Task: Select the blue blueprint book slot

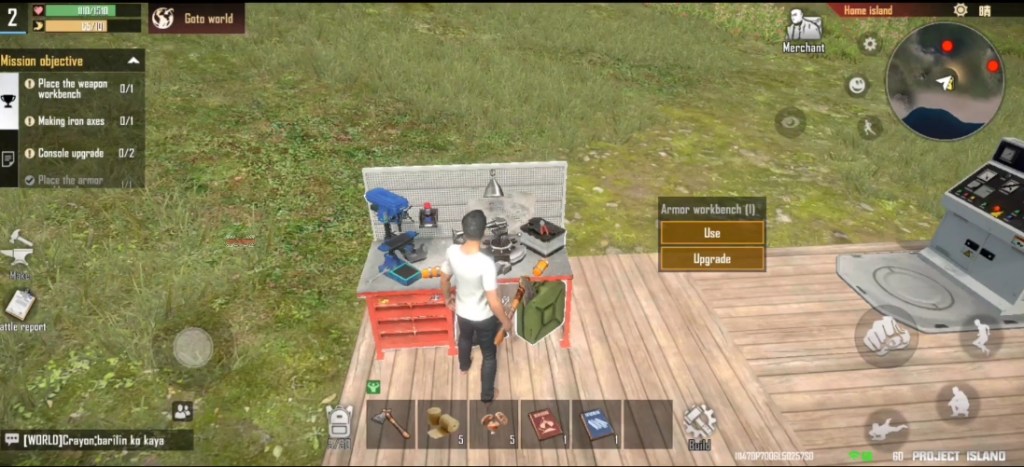Action: coord(598,424)
